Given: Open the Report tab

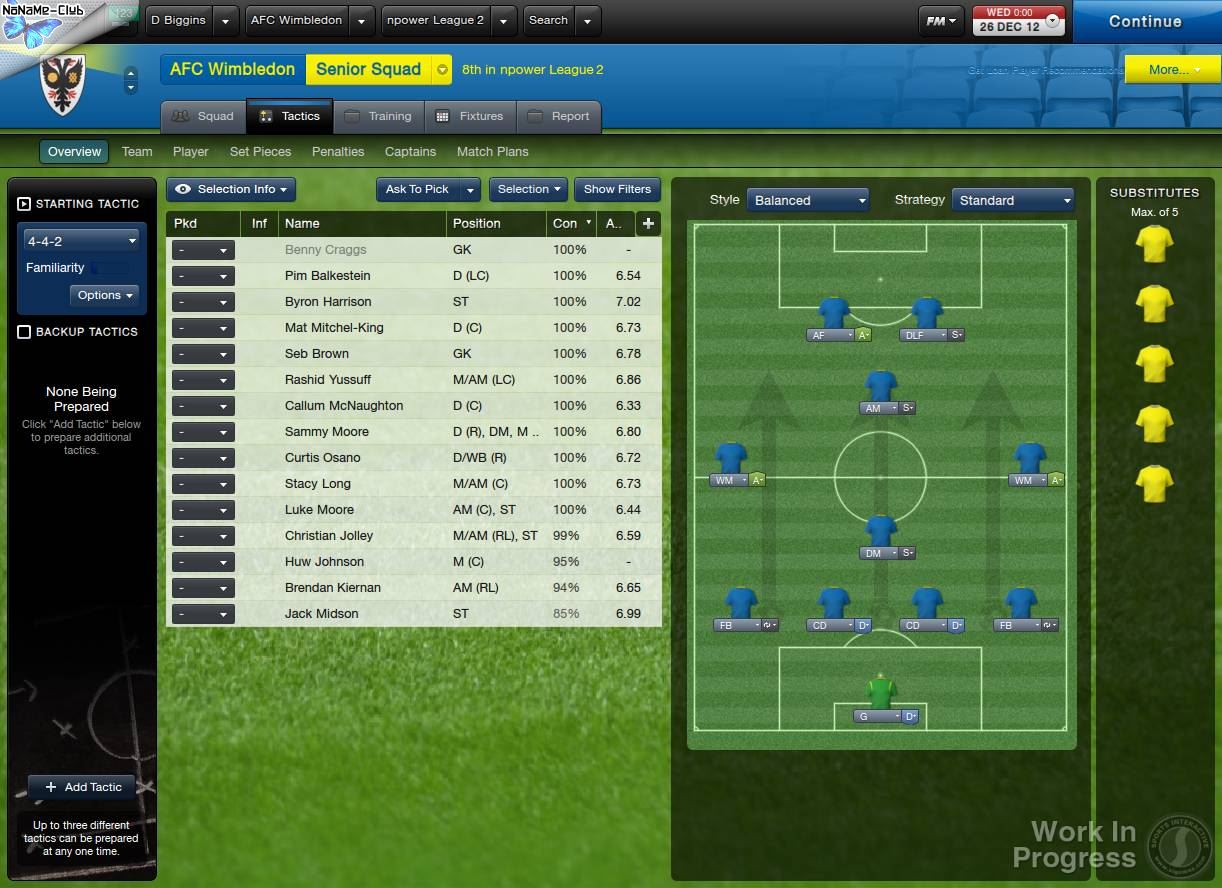Looking at the screenshot, I should click(x=559, y=116).
